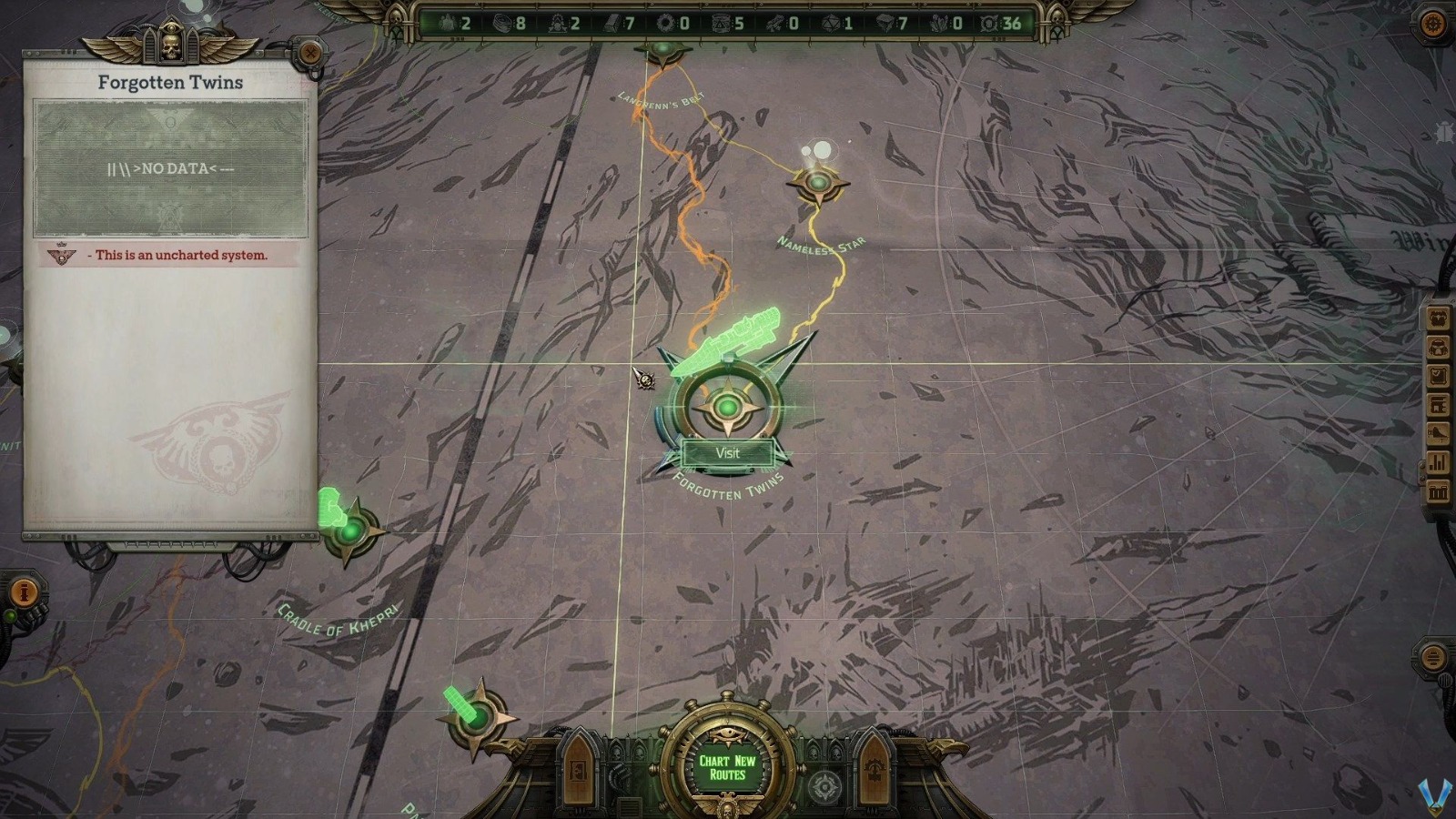Open the character management icon on the right sidebar
1456x819 pixels.
click(x=1438, y=318)
